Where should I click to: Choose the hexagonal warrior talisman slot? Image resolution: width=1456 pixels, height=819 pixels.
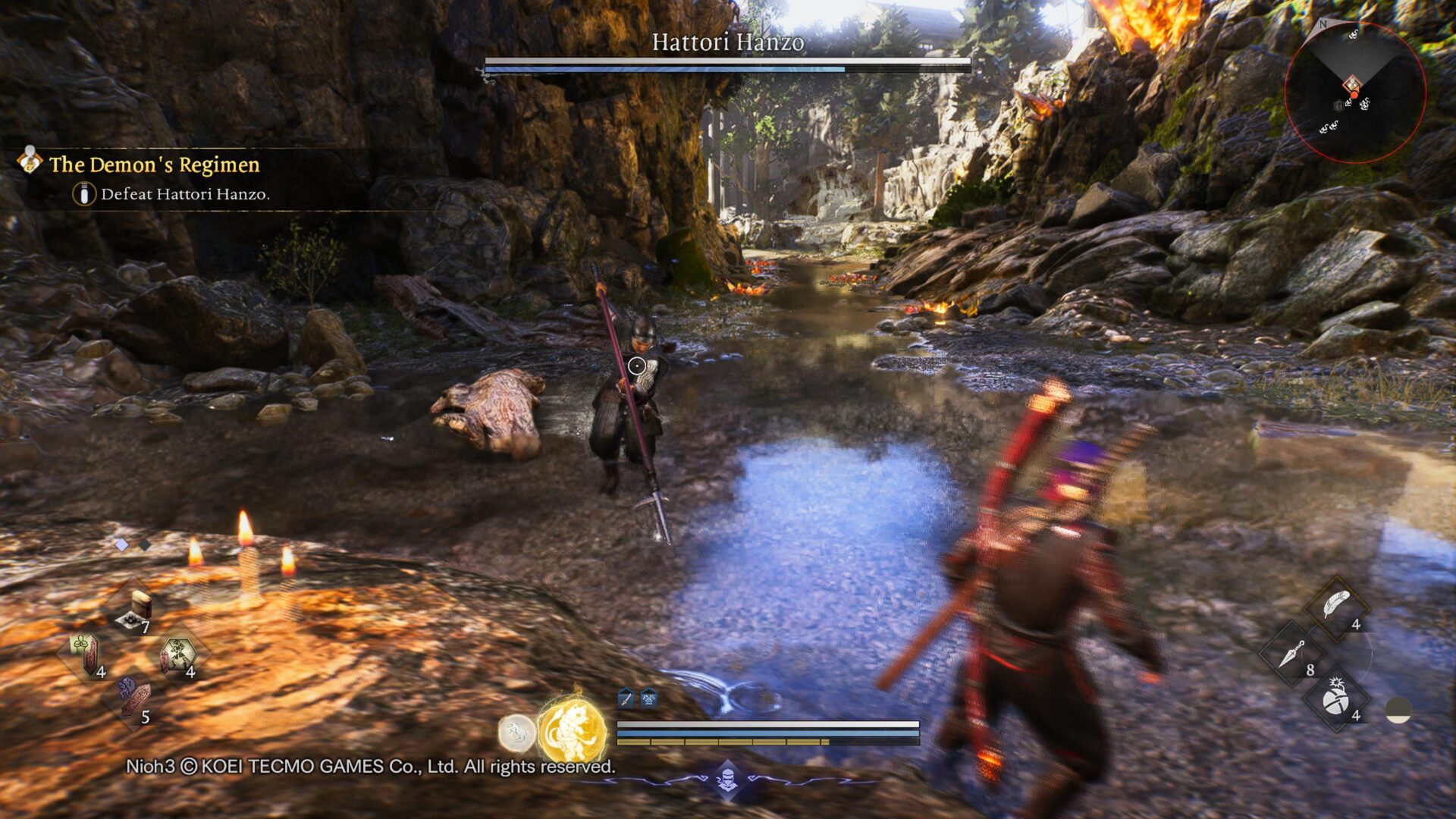click(178, 655)
